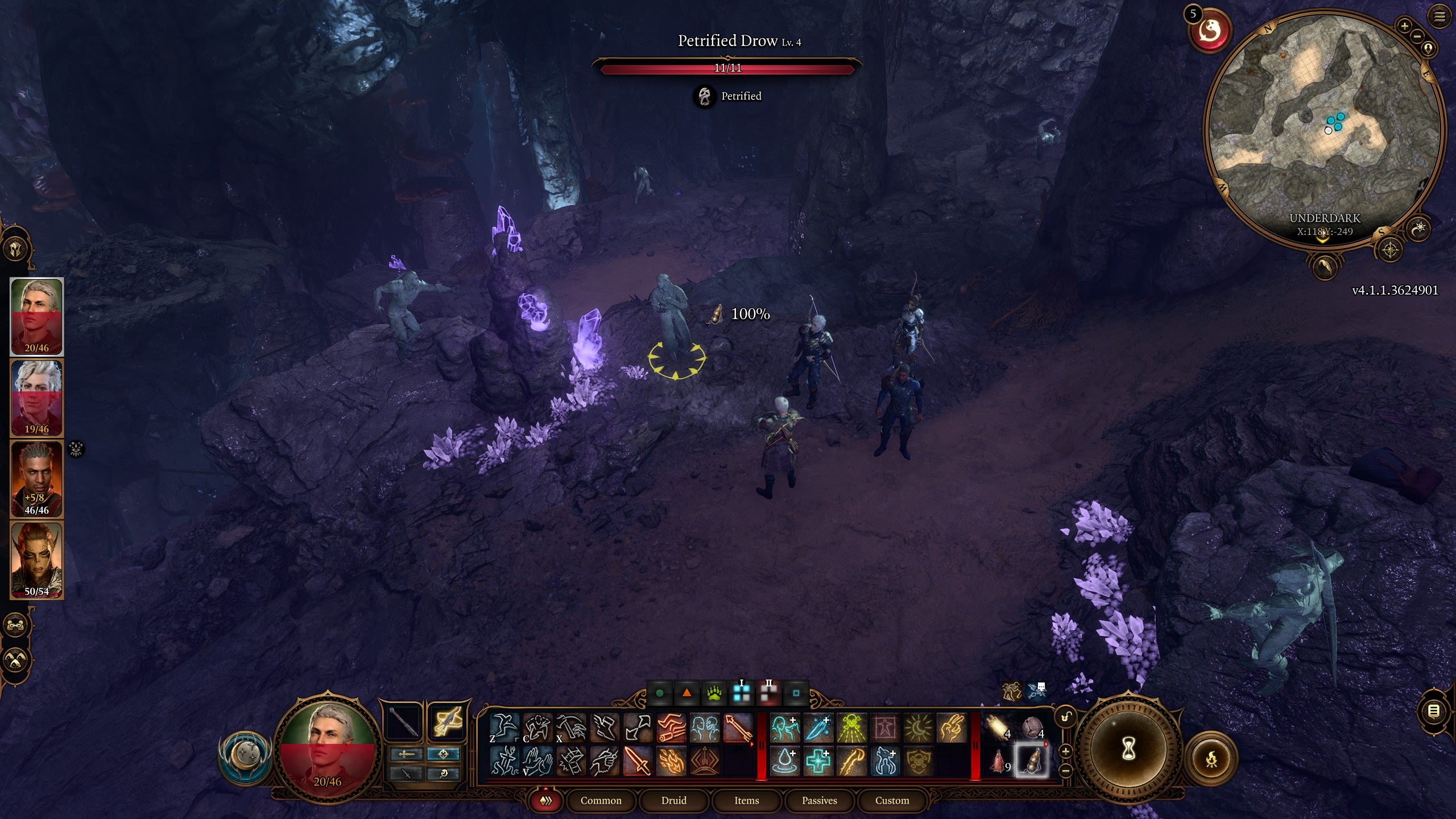Add a hotbar row with the plus stepper
Image resolution: width=1456 pixels, height=819 pixels.
pyautogui.click(x=1065, y=752)
